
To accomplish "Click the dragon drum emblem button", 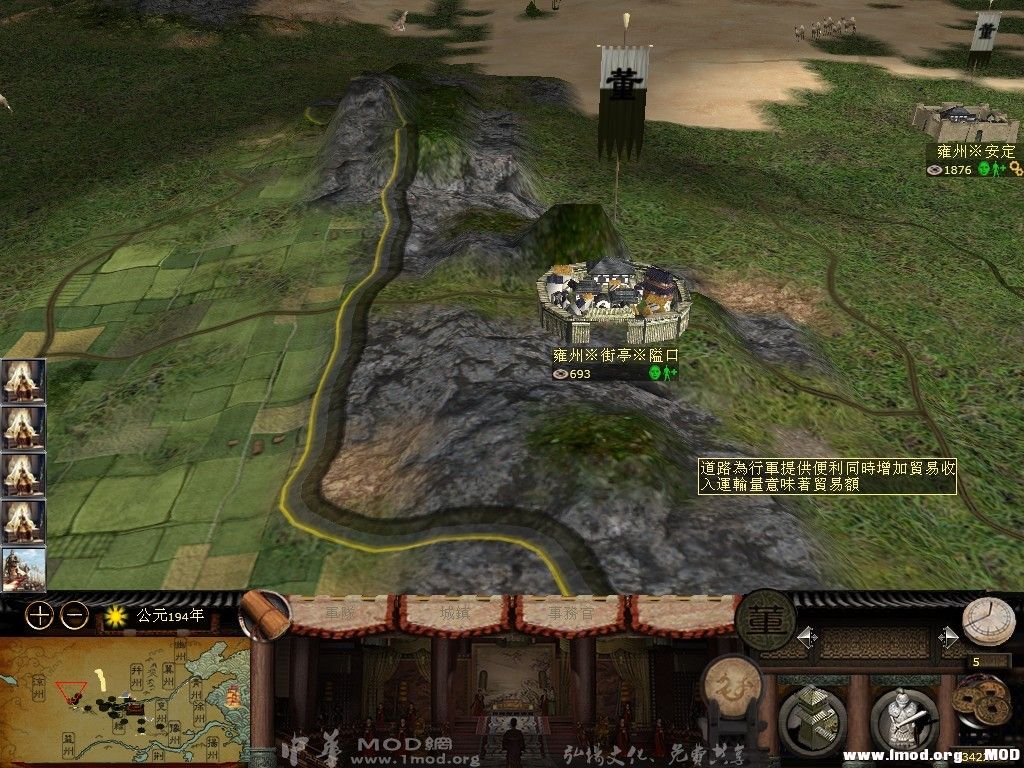I will [733, 686].
